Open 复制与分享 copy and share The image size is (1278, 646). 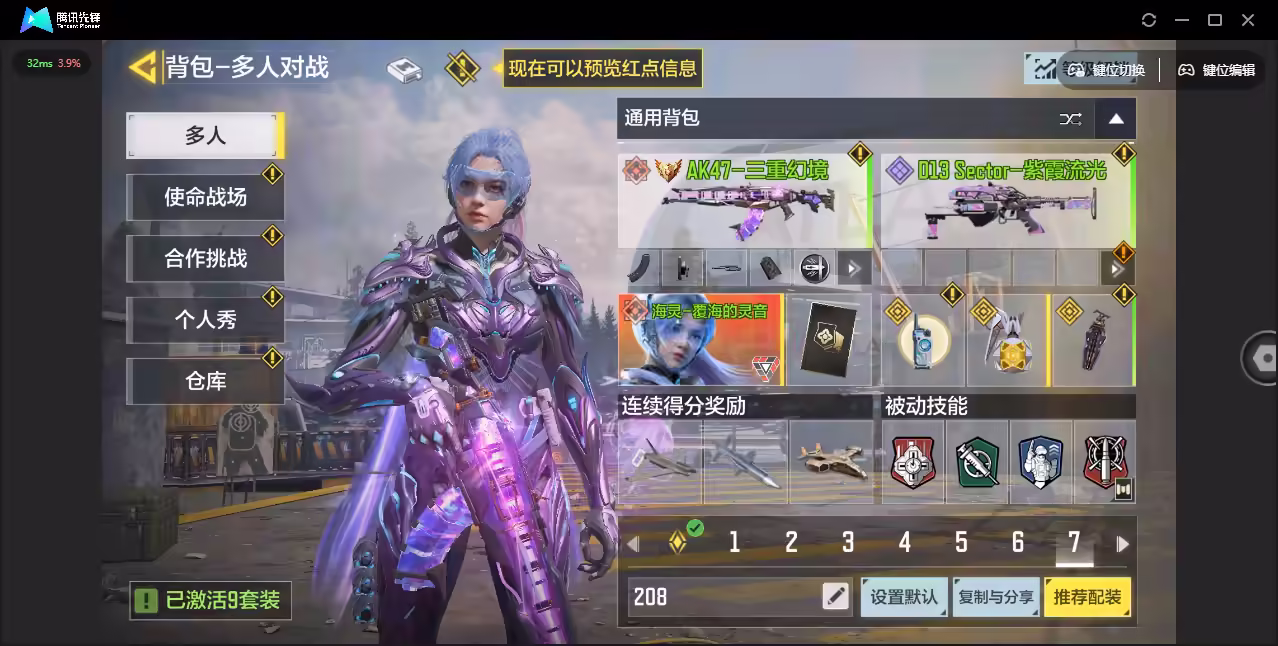pos(996,597)
